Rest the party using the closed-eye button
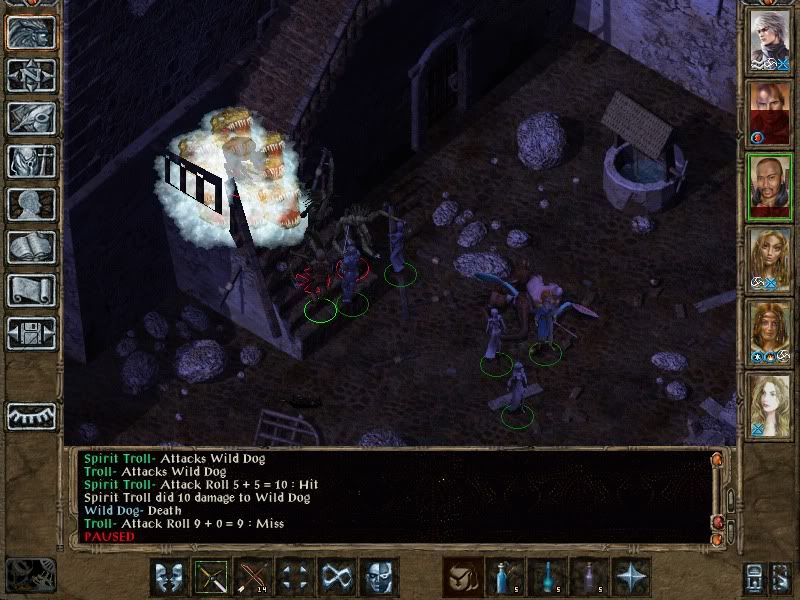 (31, 415)
